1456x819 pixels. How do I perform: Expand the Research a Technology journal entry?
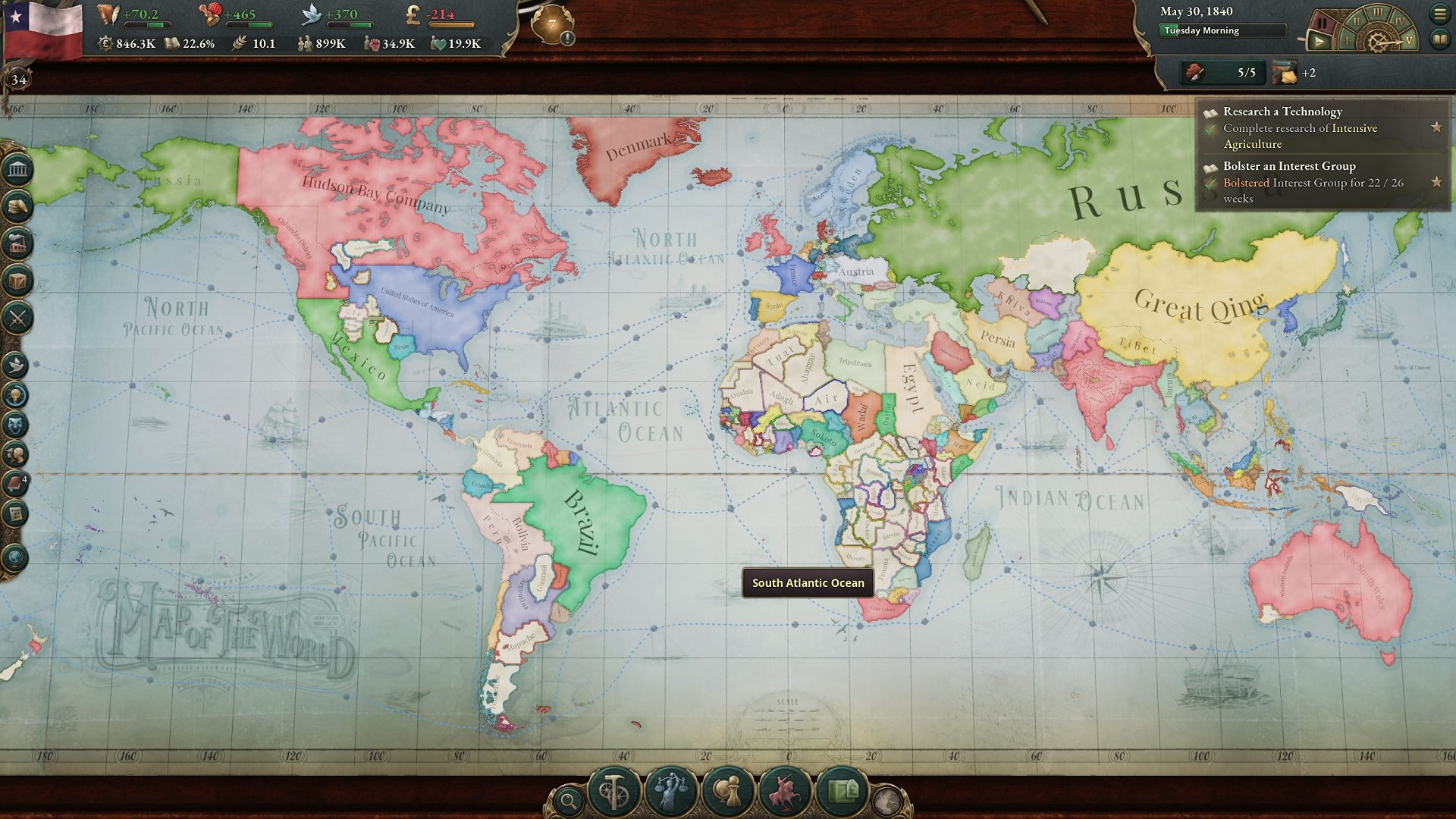(x=1282, y=111)
